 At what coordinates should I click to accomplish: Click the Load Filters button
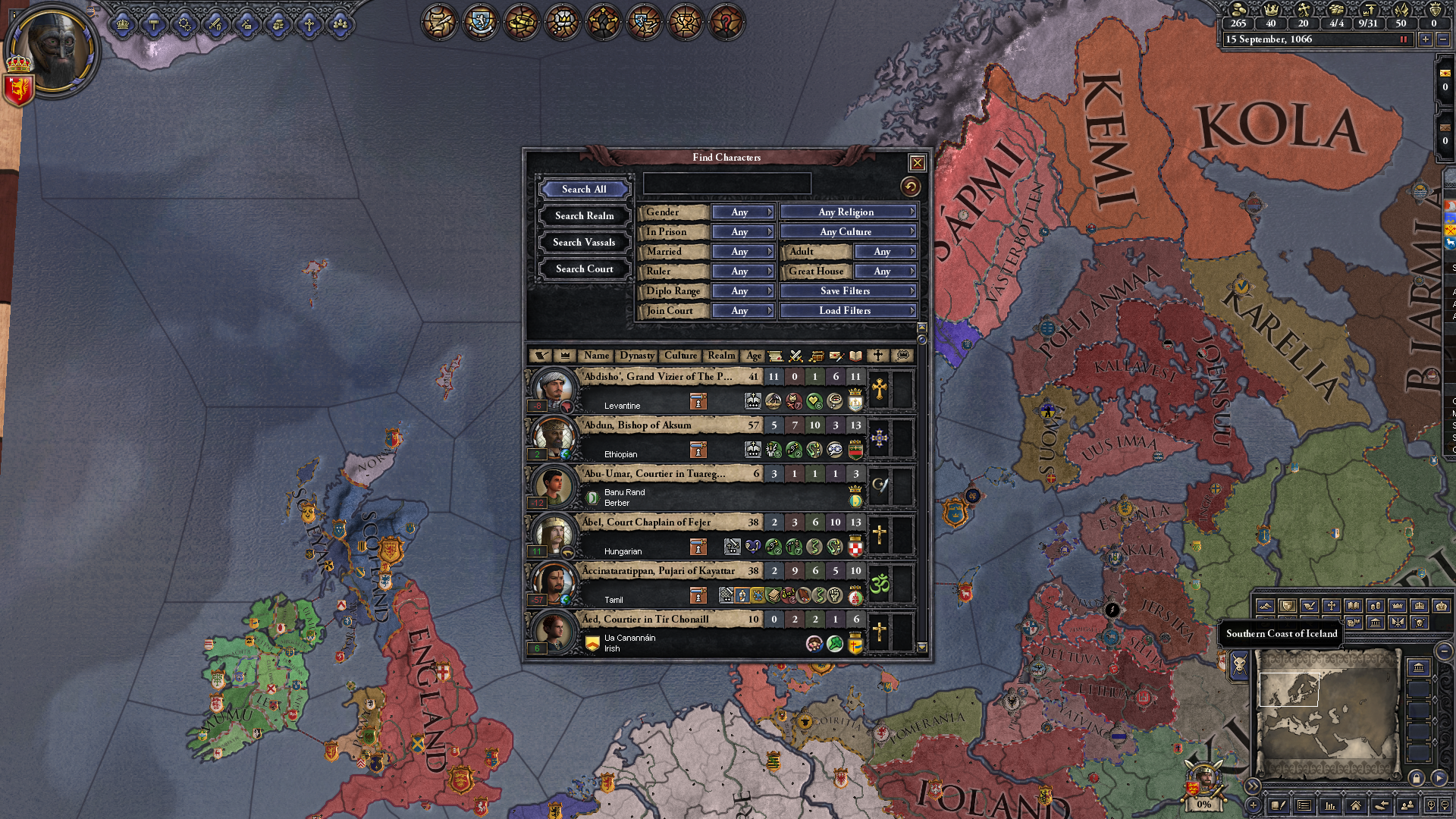847,311
